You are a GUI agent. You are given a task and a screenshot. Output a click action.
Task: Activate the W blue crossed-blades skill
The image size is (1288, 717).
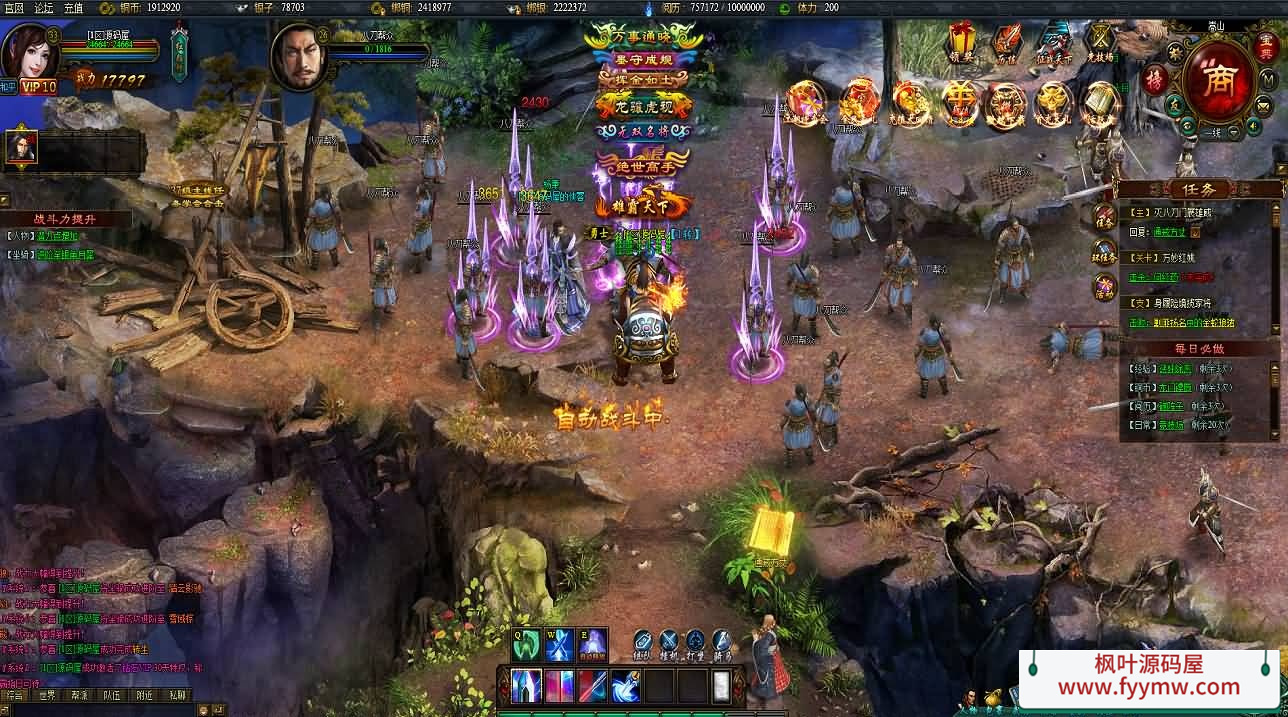tap(559, 644)
